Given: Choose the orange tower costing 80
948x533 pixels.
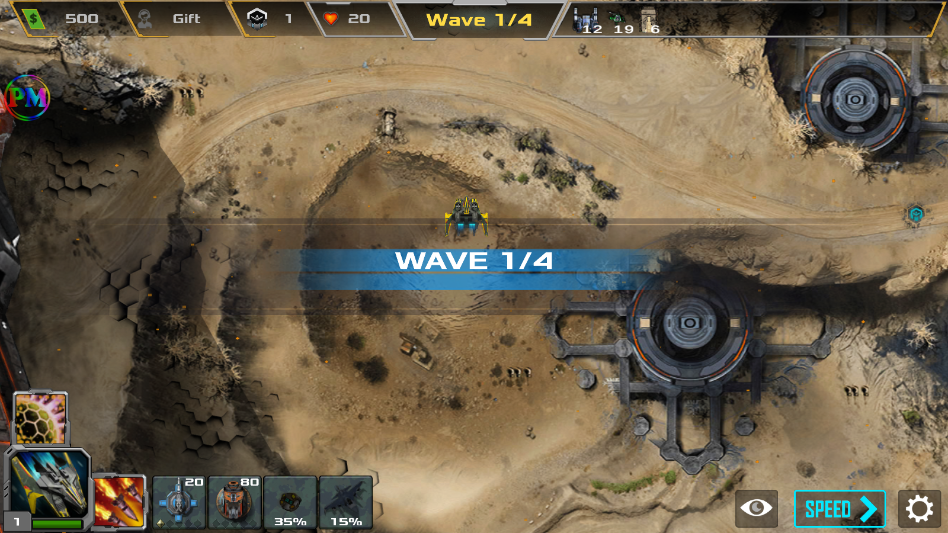Looking at the screenshot, I should tap(235, 501).
